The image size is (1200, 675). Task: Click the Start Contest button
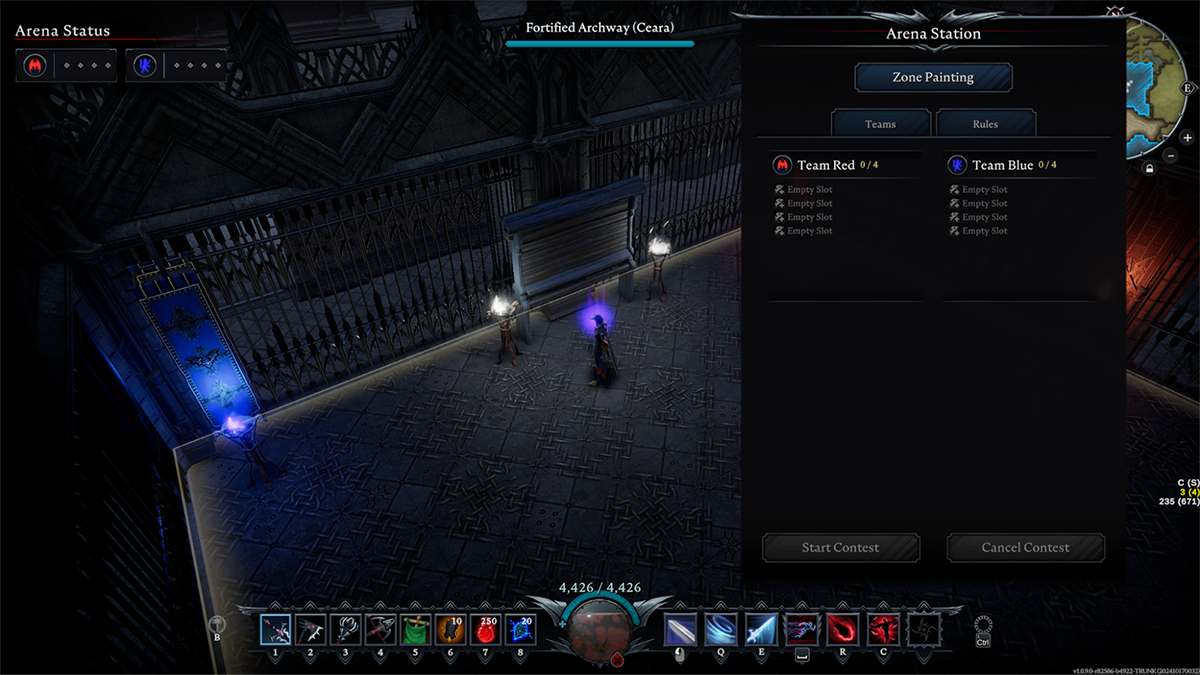840,547
